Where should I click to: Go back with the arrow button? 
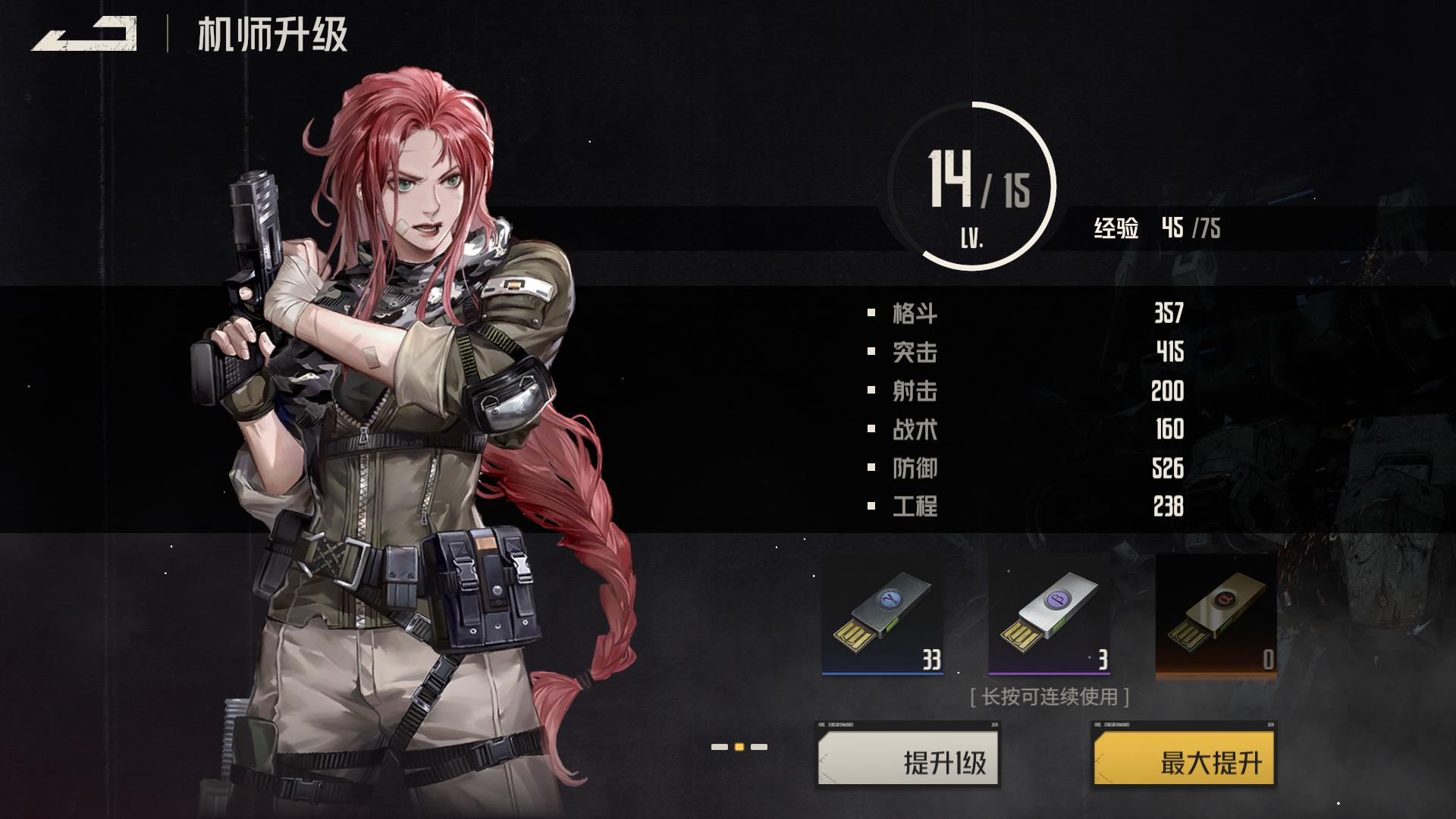click(x=84, y=34)
